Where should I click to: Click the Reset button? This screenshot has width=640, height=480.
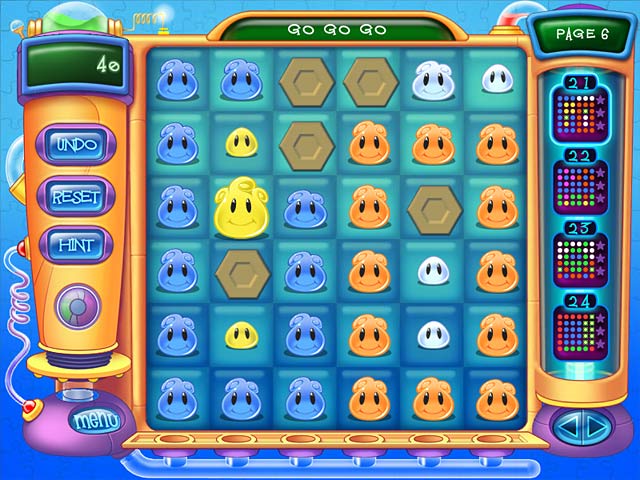(76, 196)
